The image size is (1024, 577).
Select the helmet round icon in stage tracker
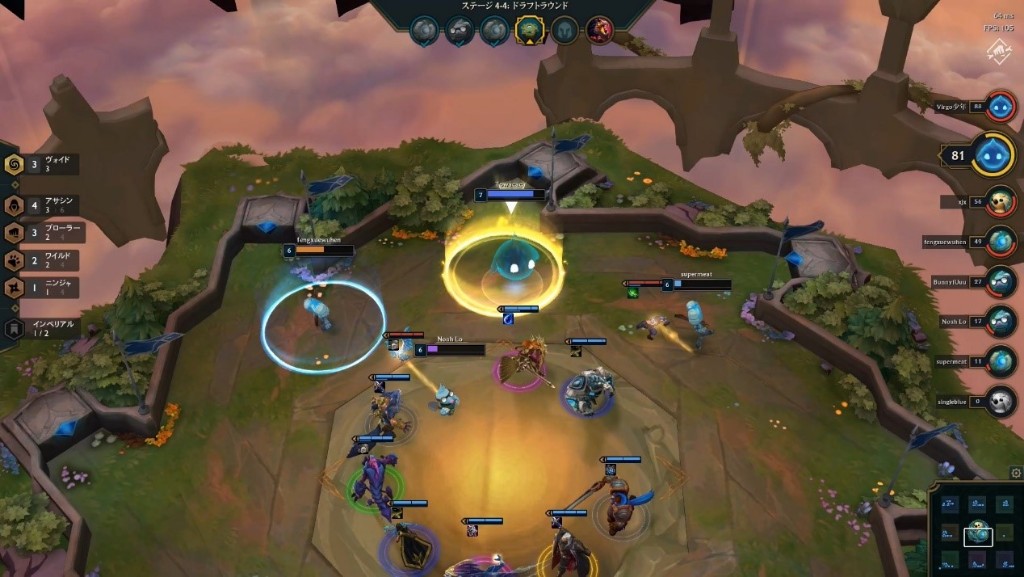(x=564, y=30)
